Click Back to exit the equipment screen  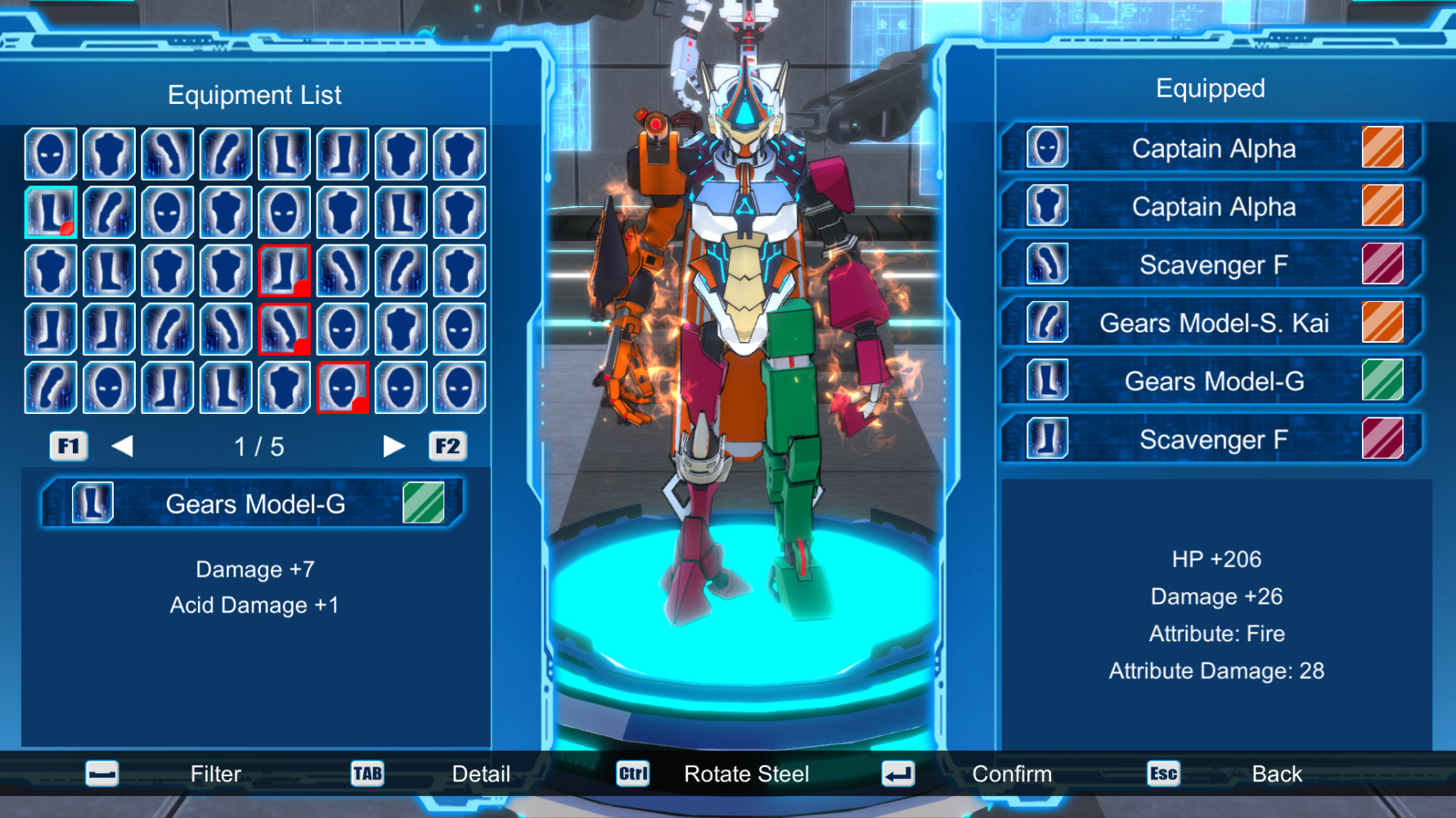pyautogui.click(x=1277, y=773)
